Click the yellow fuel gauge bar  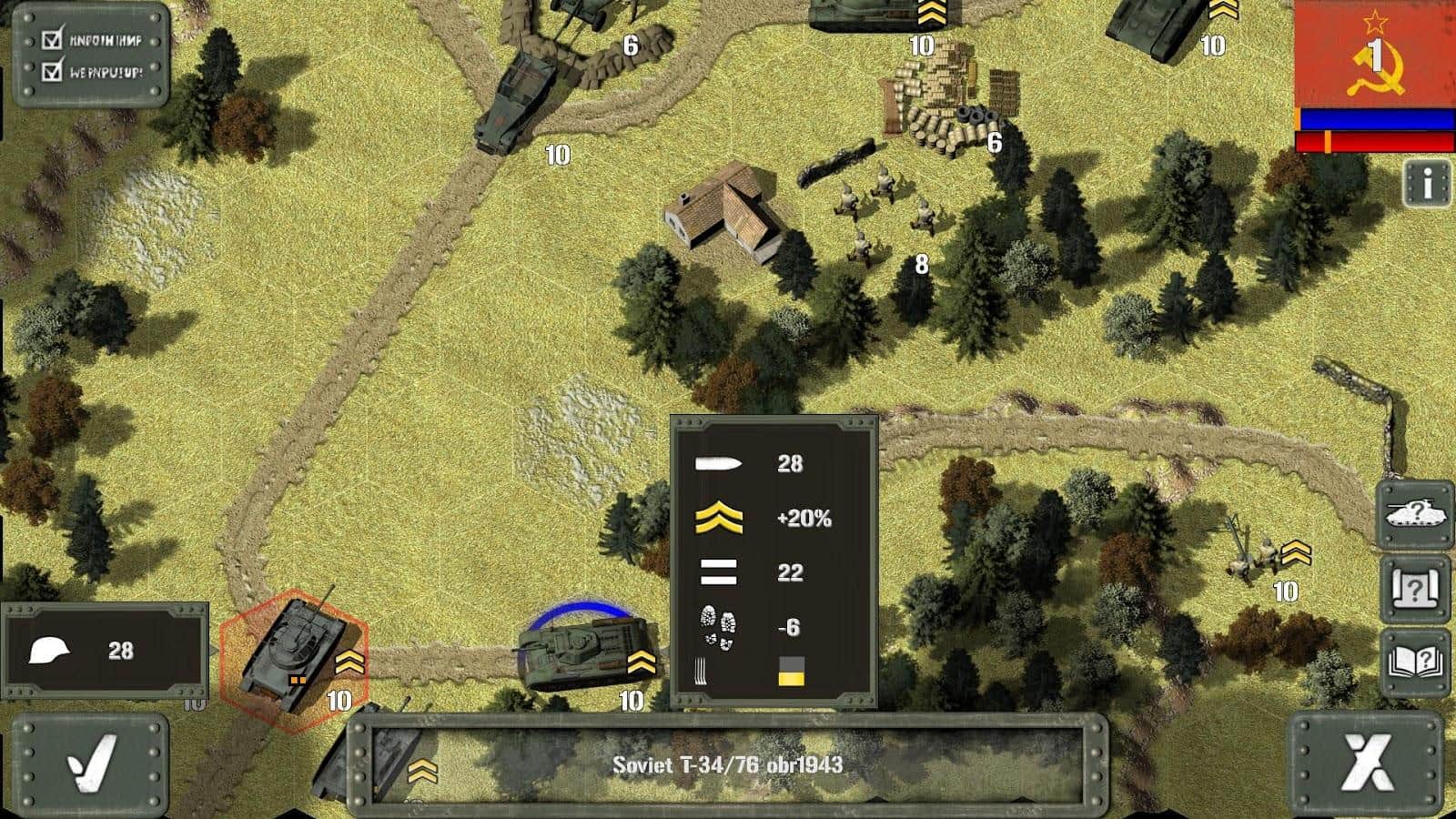(794, 677)
